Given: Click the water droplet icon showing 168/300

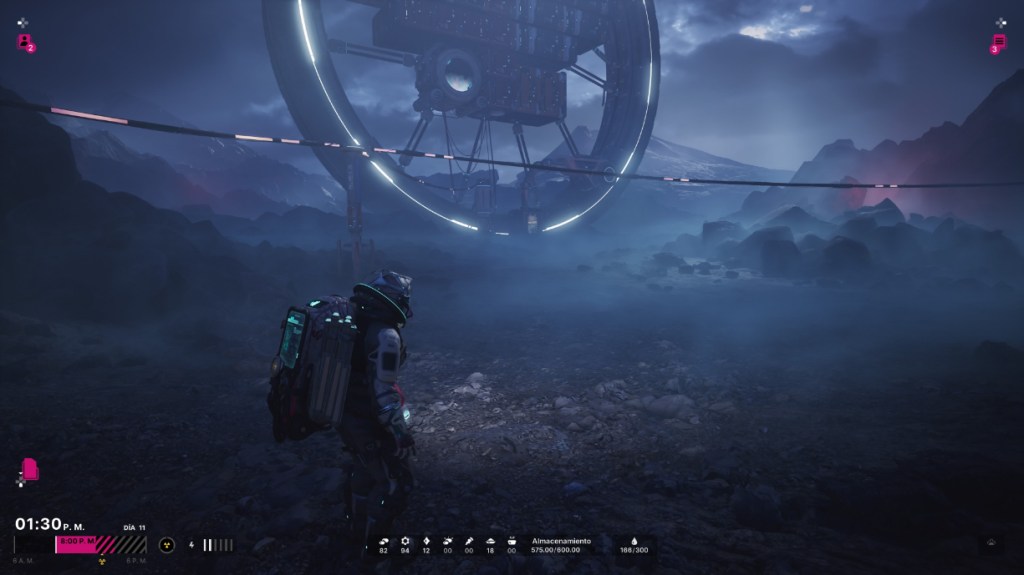Looking at the screenshot, I should point(634,540).
